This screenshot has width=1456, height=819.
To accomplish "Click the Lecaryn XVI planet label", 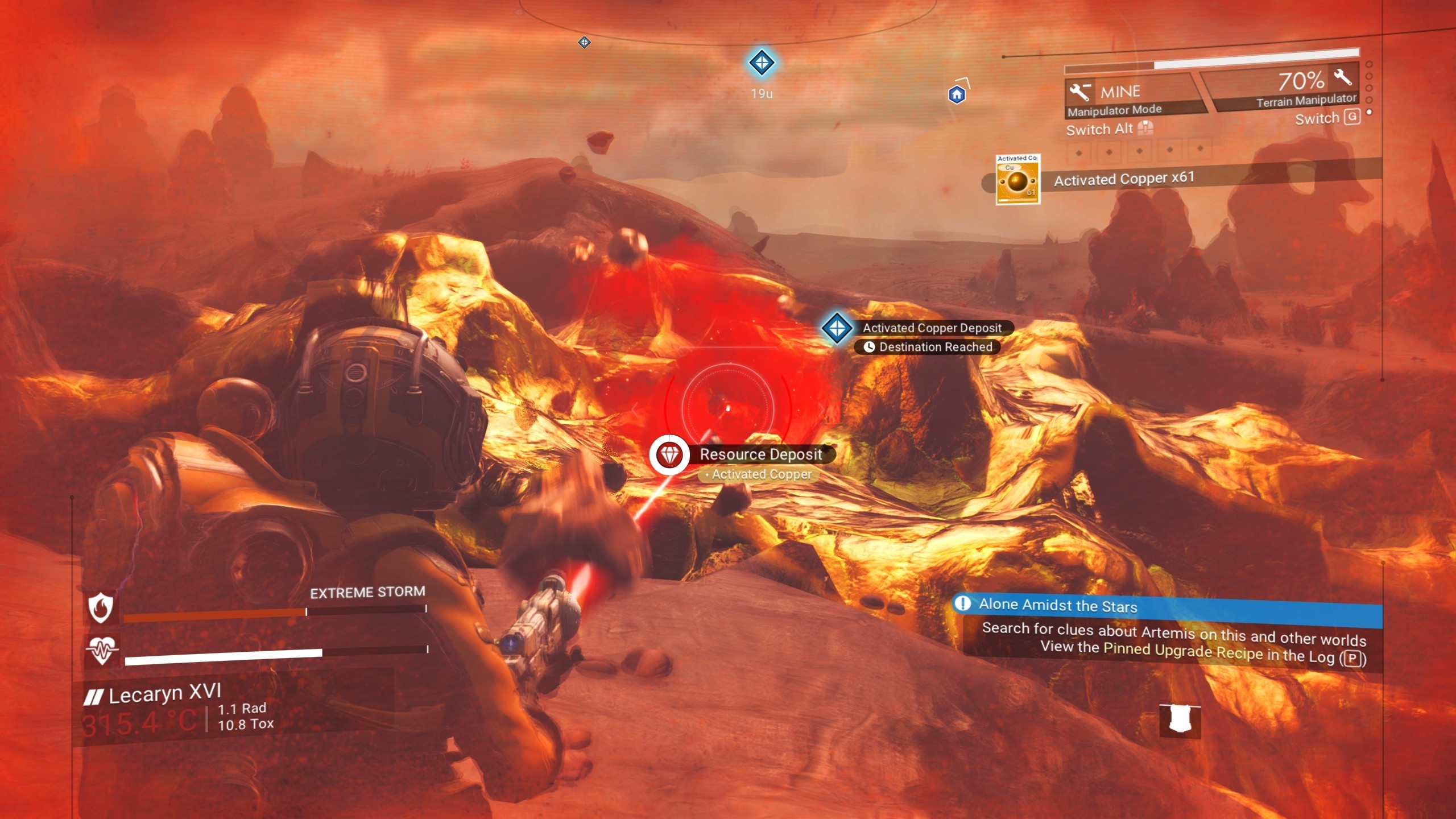I will pos(164,694).
